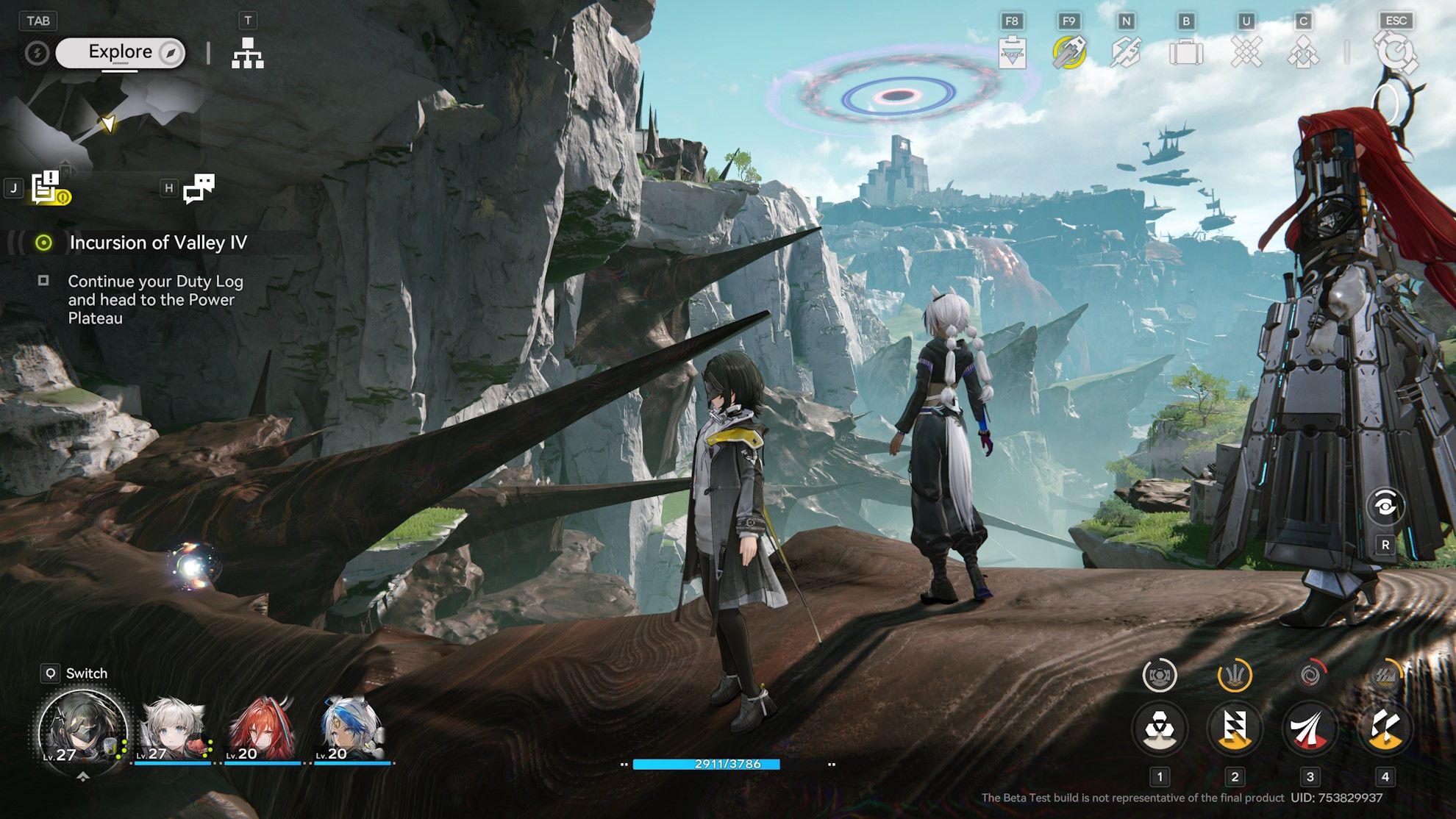Viewport: 1456px width, 819px height.
Task: Open the hierarchy tree icon
Action: (x=248, y=53)
